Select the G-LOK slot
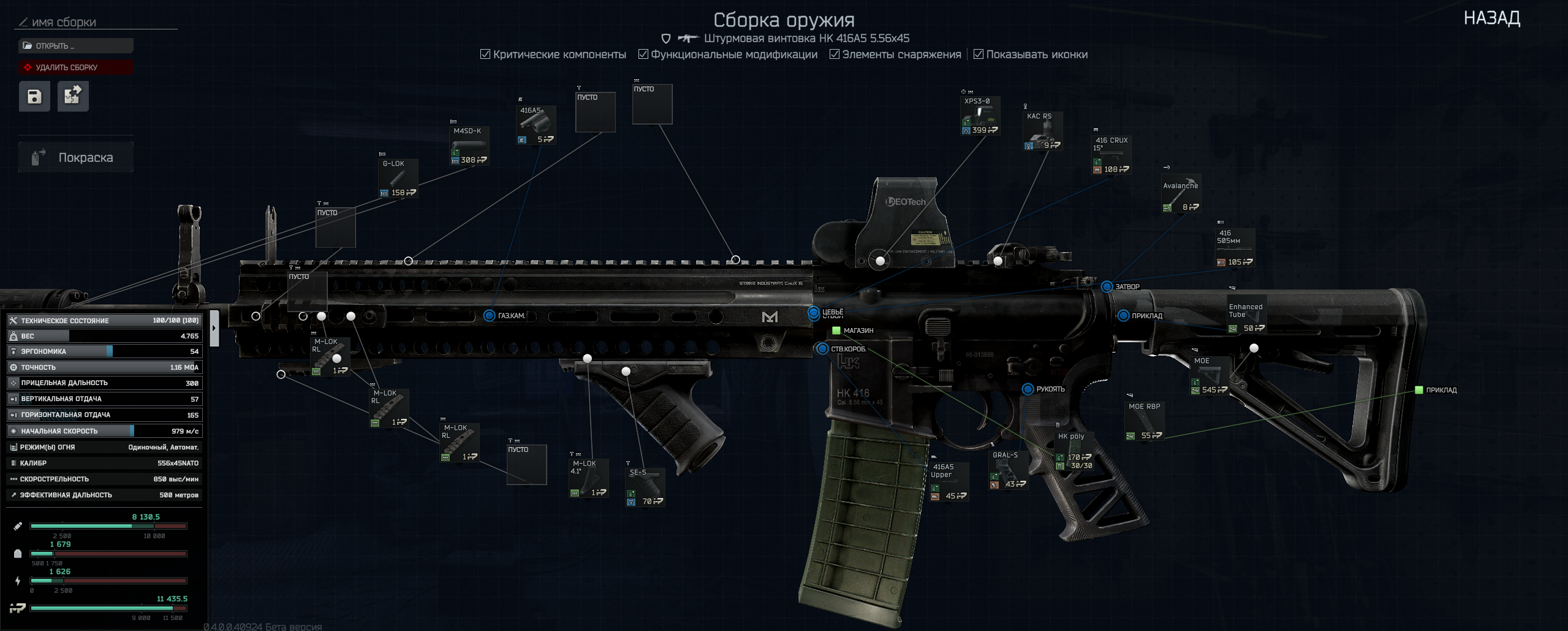Screen dimensions: 1568x631 point(398,178)
